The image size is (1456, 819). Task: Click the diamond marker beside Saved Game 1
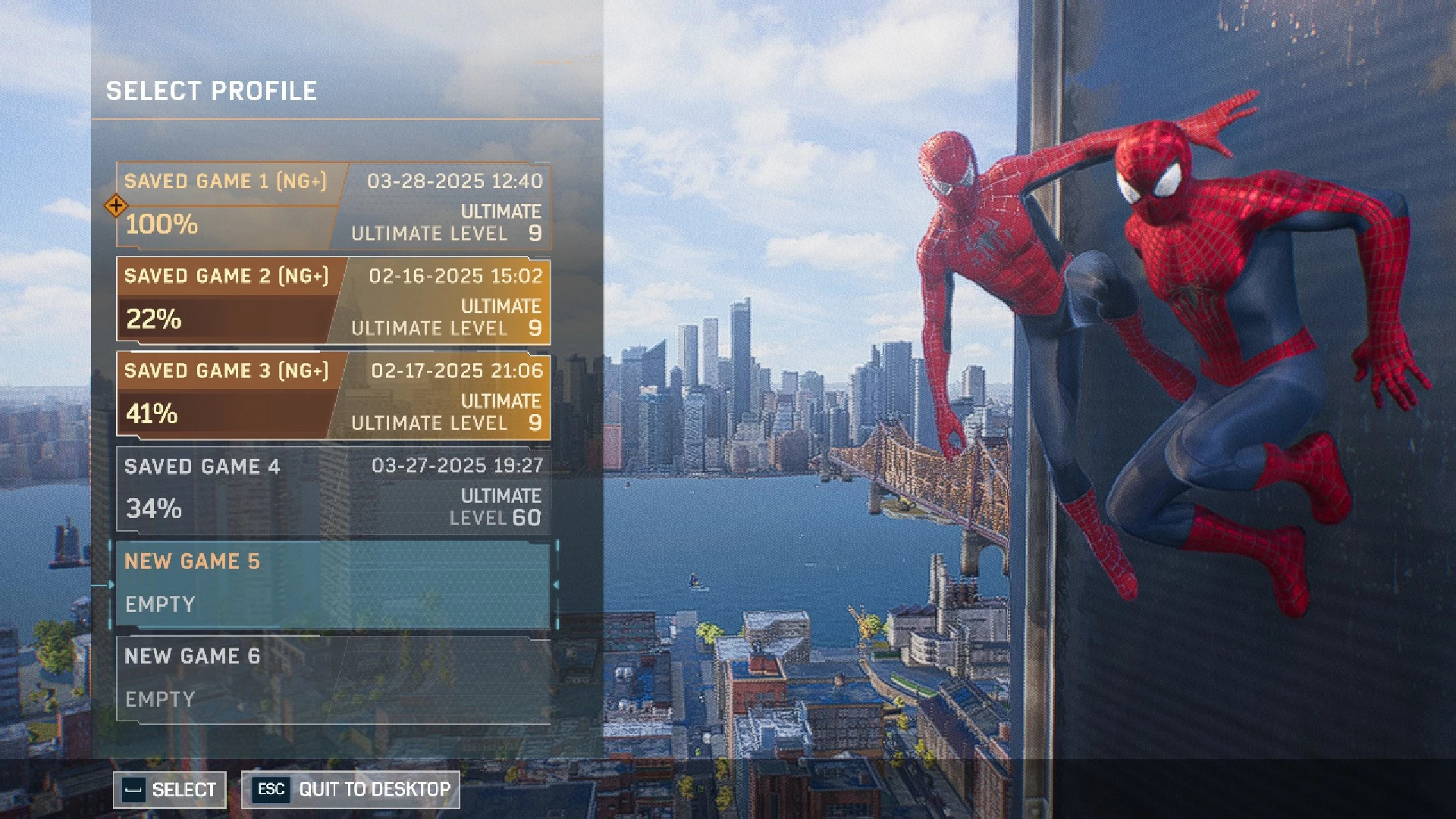tap(115, 206)
